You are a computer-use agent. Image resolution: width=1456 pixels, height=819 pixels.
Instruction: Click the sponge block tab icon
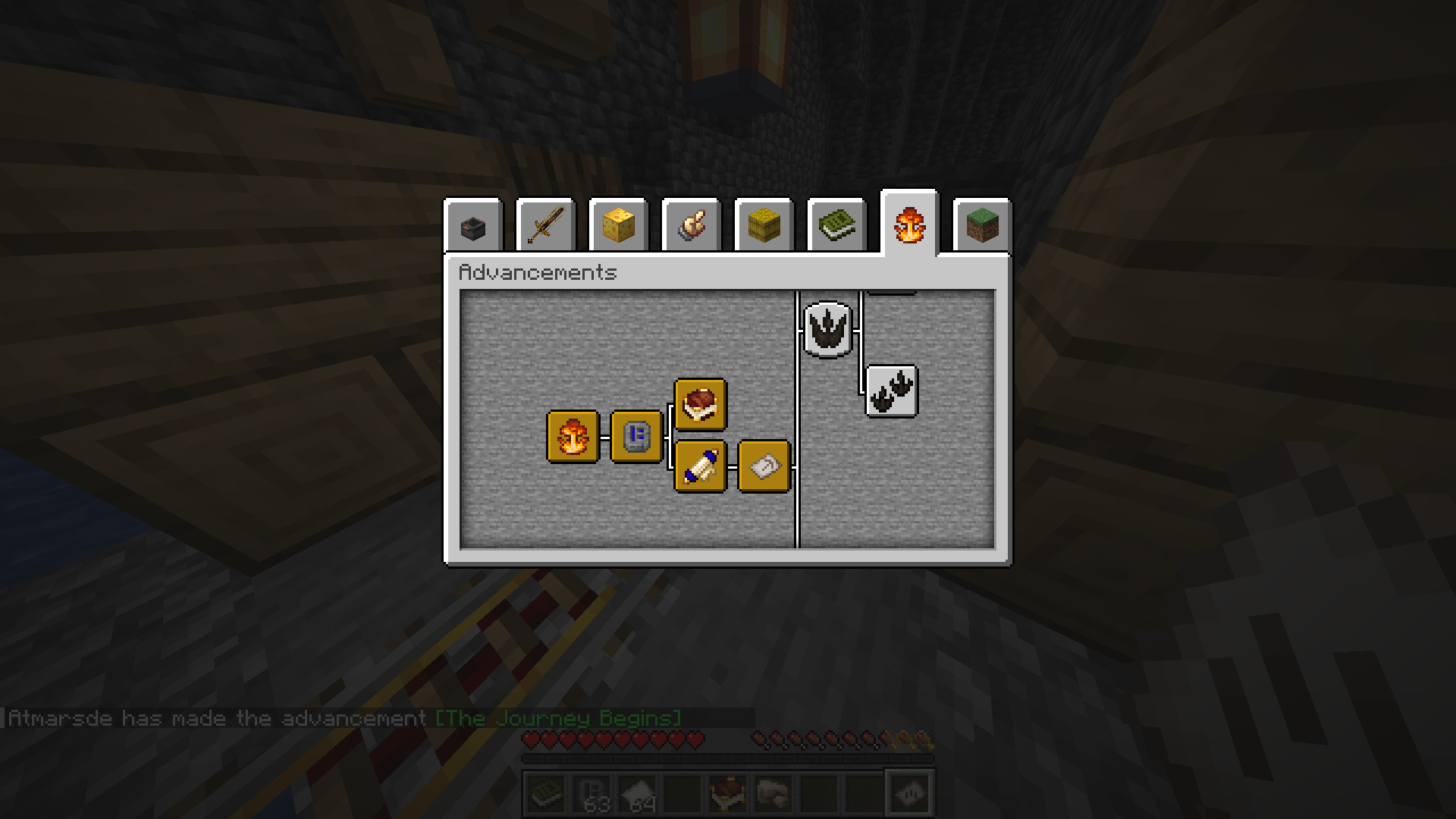[619, 224]
